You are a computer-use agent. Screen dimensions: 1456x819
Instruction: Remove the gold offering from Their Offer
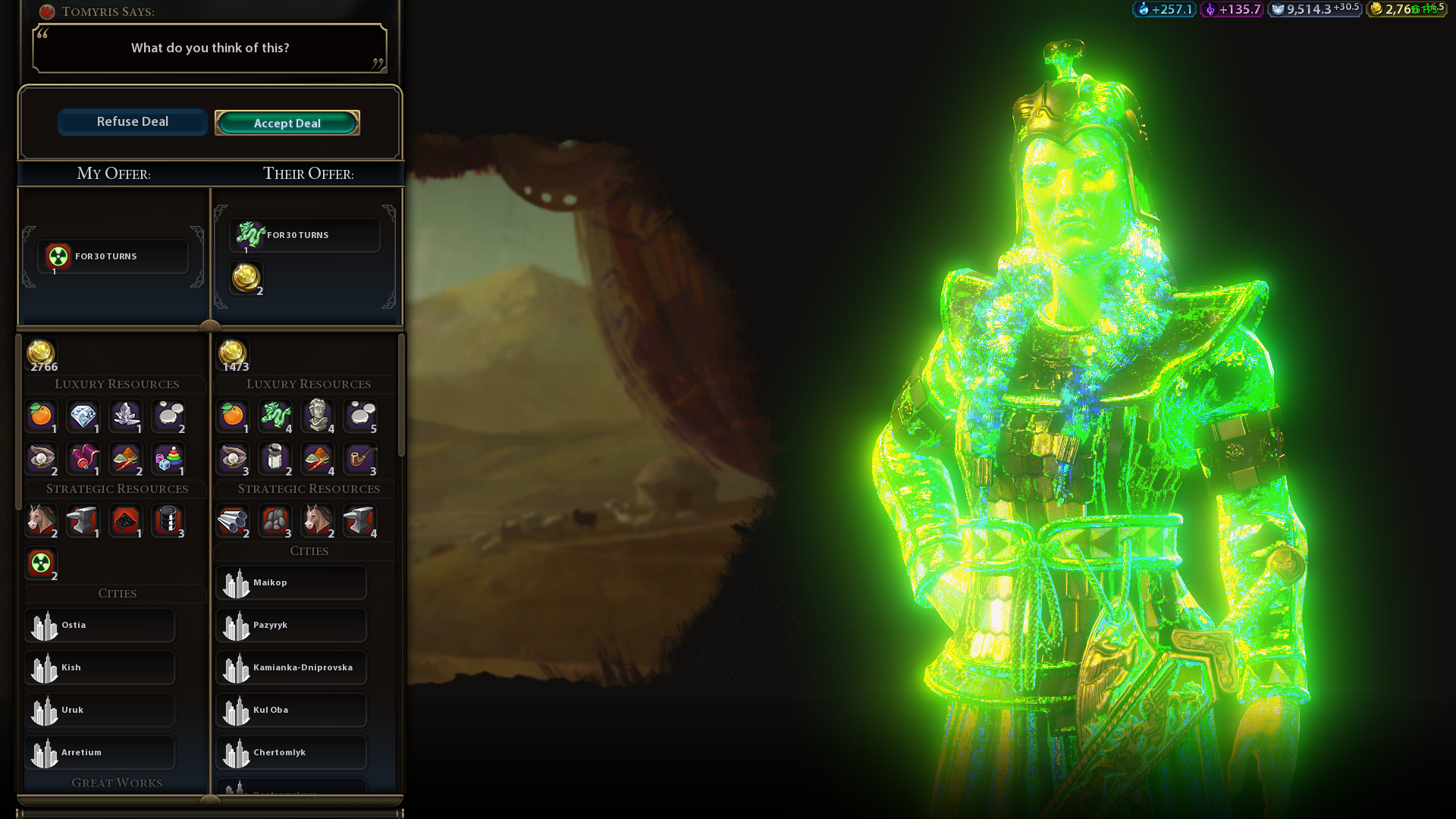point(244,277)
